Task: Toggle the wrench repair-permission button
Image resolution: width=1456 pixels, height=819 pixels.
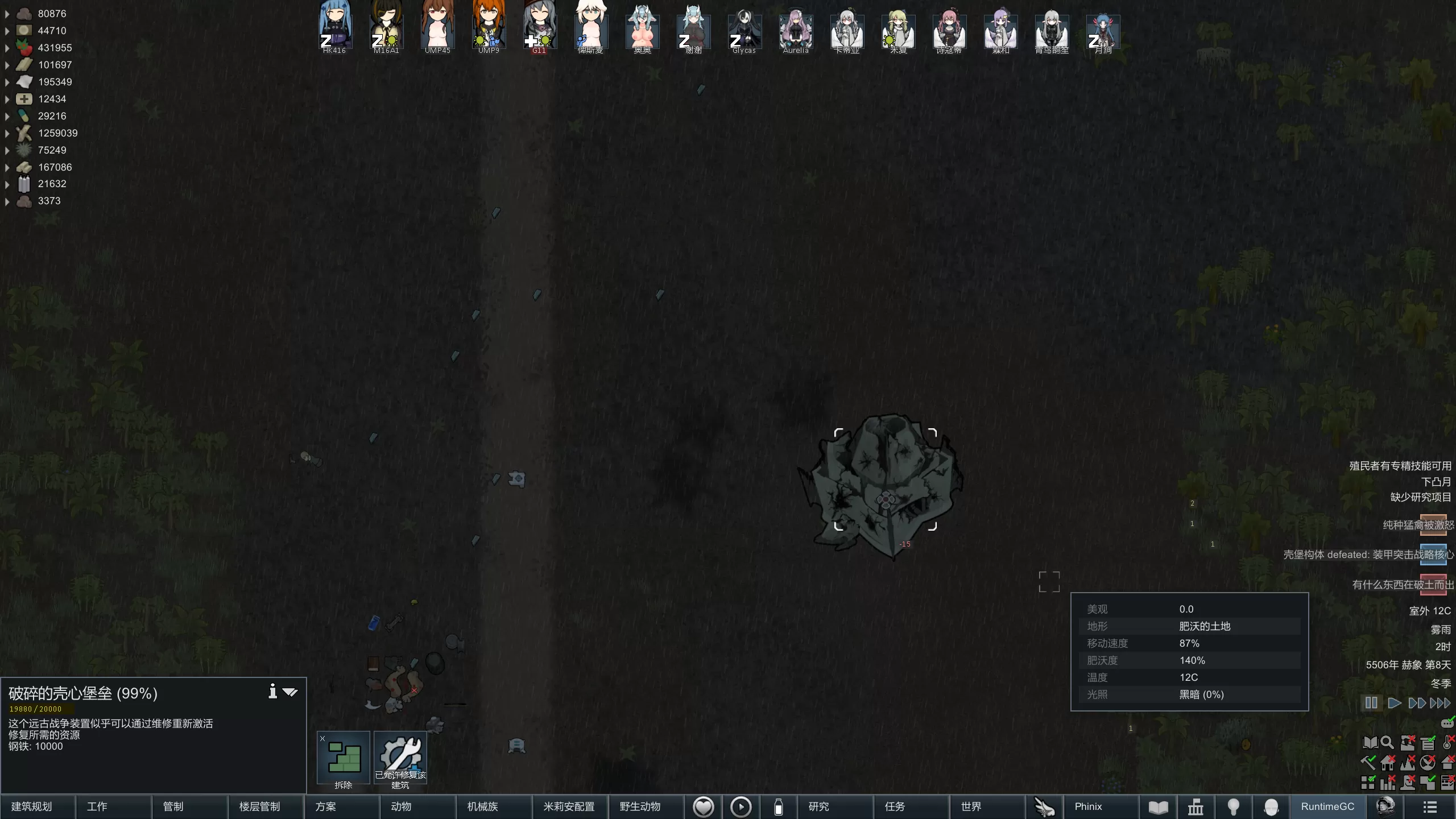Action: 400,760
